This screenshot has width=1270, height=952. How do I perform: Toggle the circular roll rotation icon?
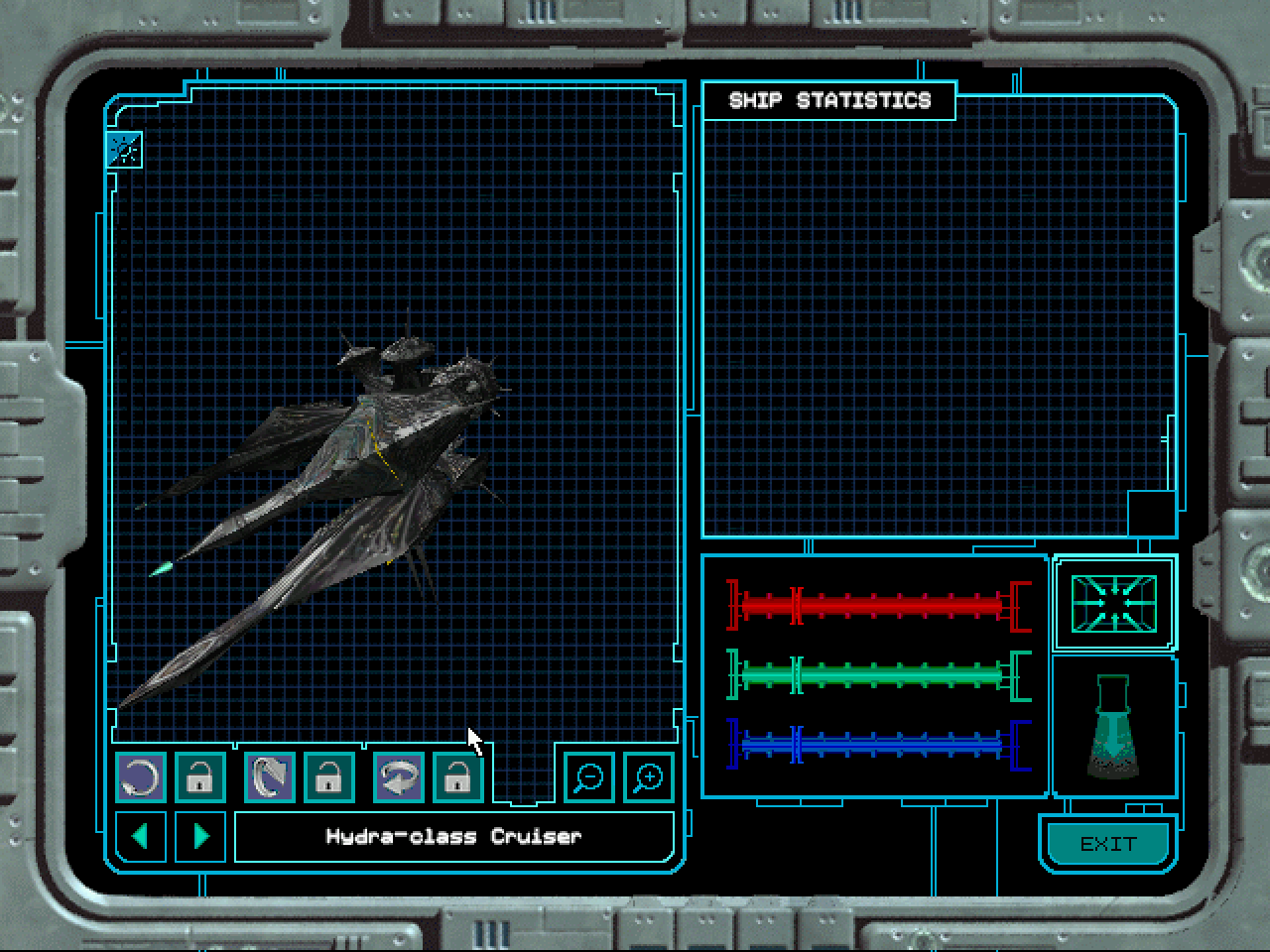[x=141, y=777]
